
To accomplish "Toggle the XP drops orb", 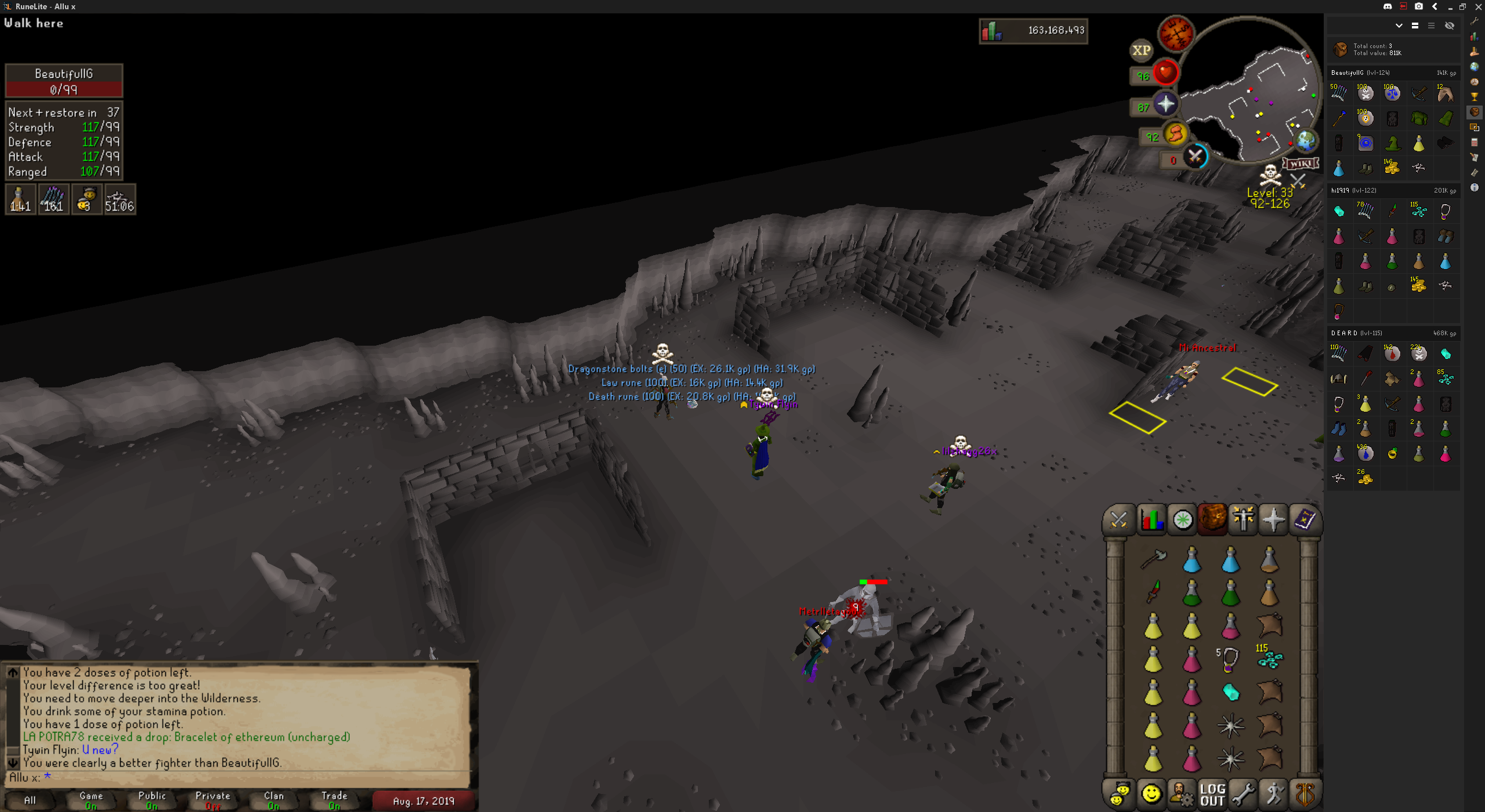I will coord(1141,50).
